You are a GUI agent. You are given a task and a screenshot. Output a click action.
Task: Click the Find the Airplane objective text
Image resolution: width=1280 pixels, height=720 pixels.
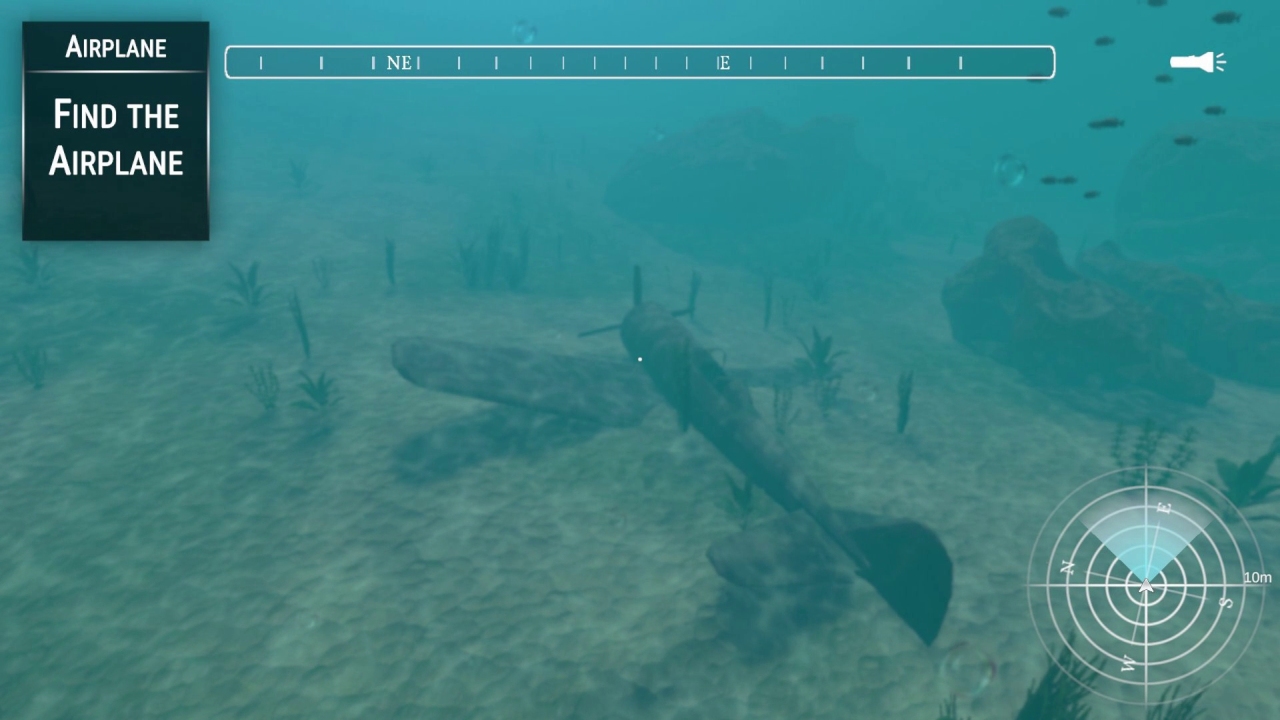(115, 138)
